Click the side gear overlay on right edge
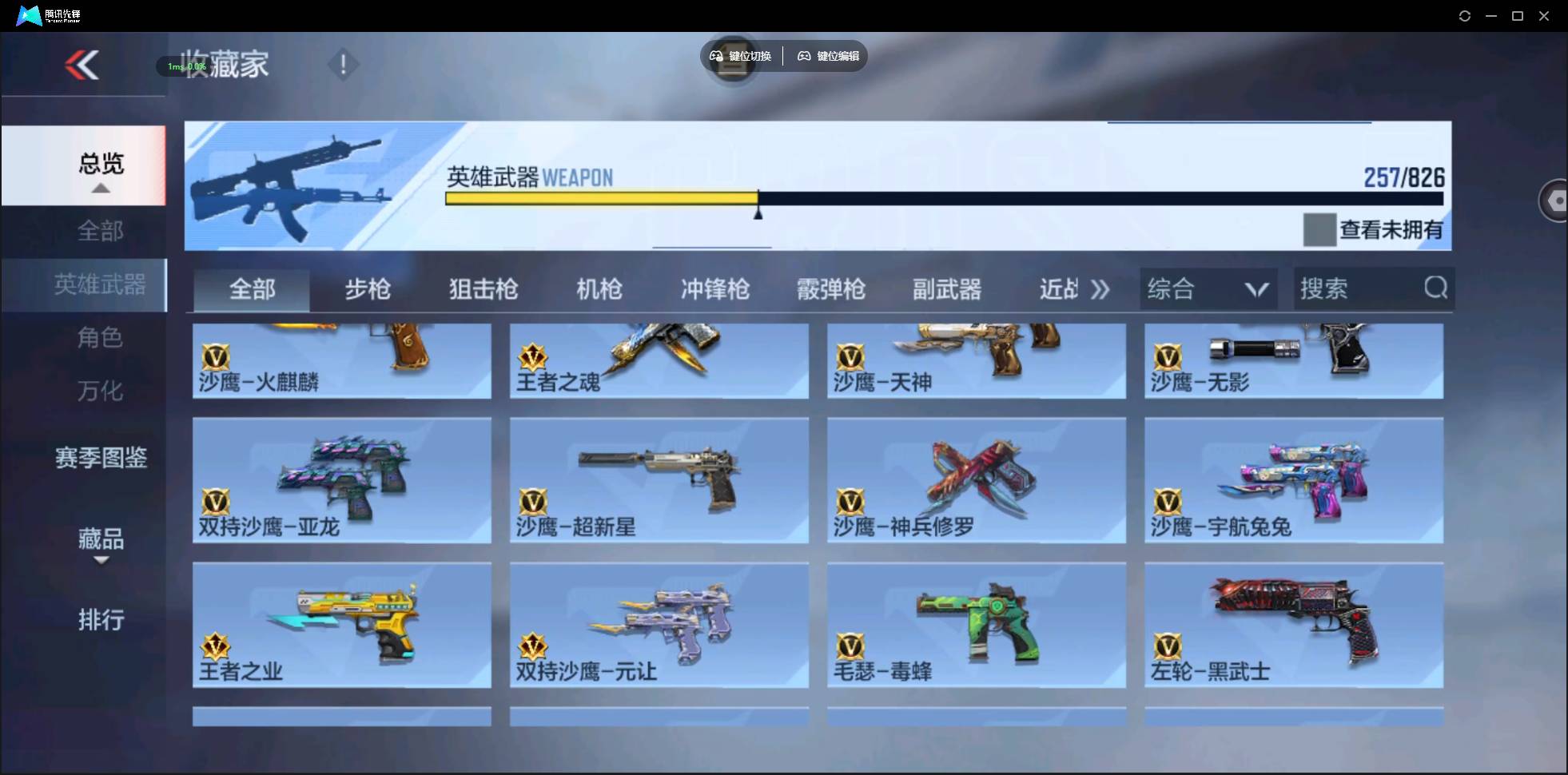Viewport: 1568px width, 775px height. tap(1554, 200)
